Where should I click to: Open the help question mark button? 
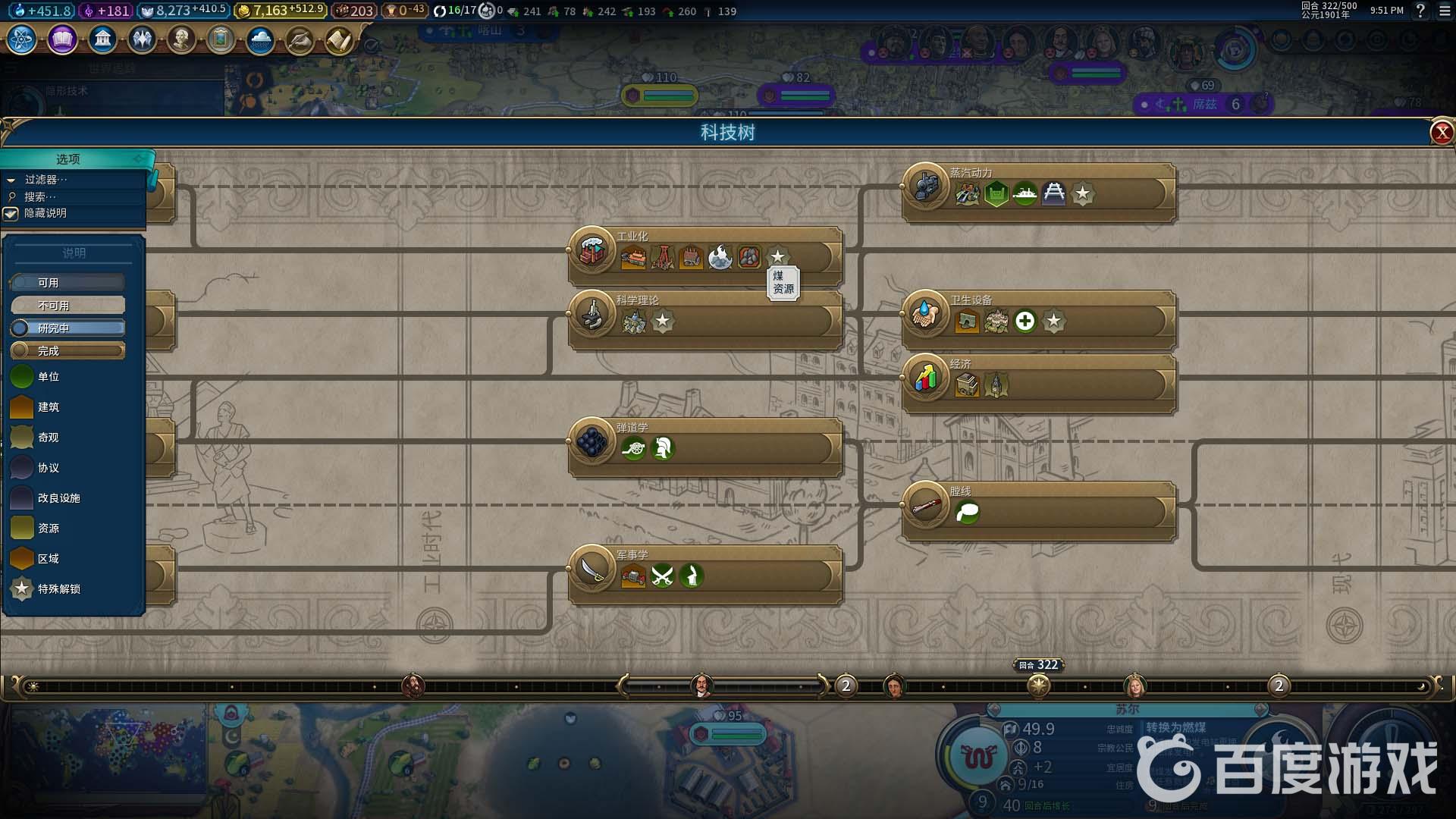tap(1420, 11)
